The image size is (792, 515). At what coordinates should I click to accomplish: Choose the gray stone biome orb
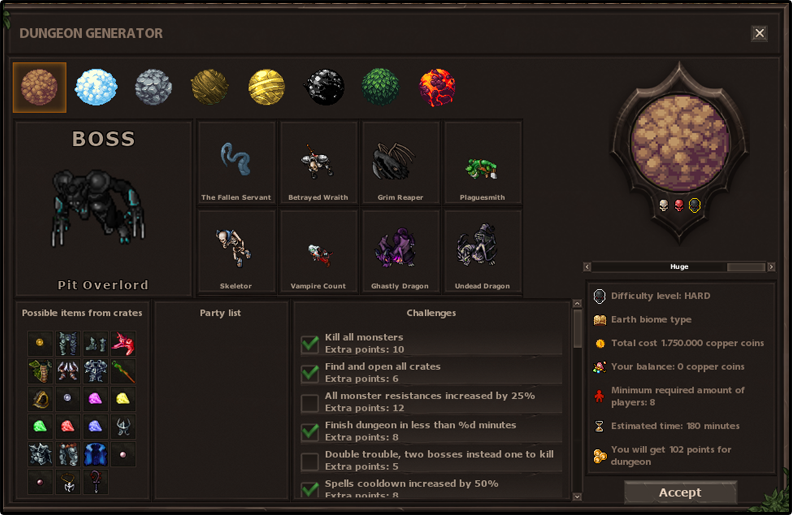pyautogui.click(x=153, y=87)
